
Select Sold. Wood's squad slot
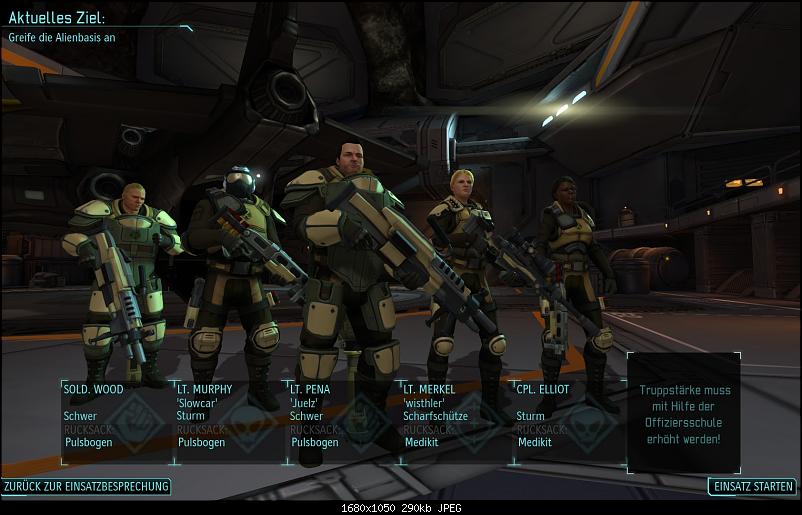(x=115, y=421)
